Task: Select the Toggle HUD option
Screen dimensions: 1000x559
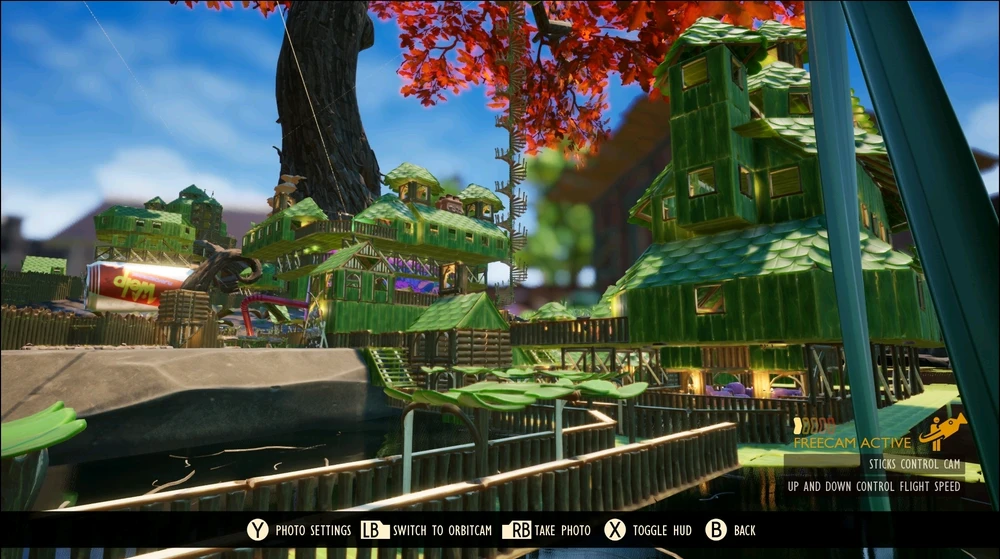Action: click(x=654, y=530)
